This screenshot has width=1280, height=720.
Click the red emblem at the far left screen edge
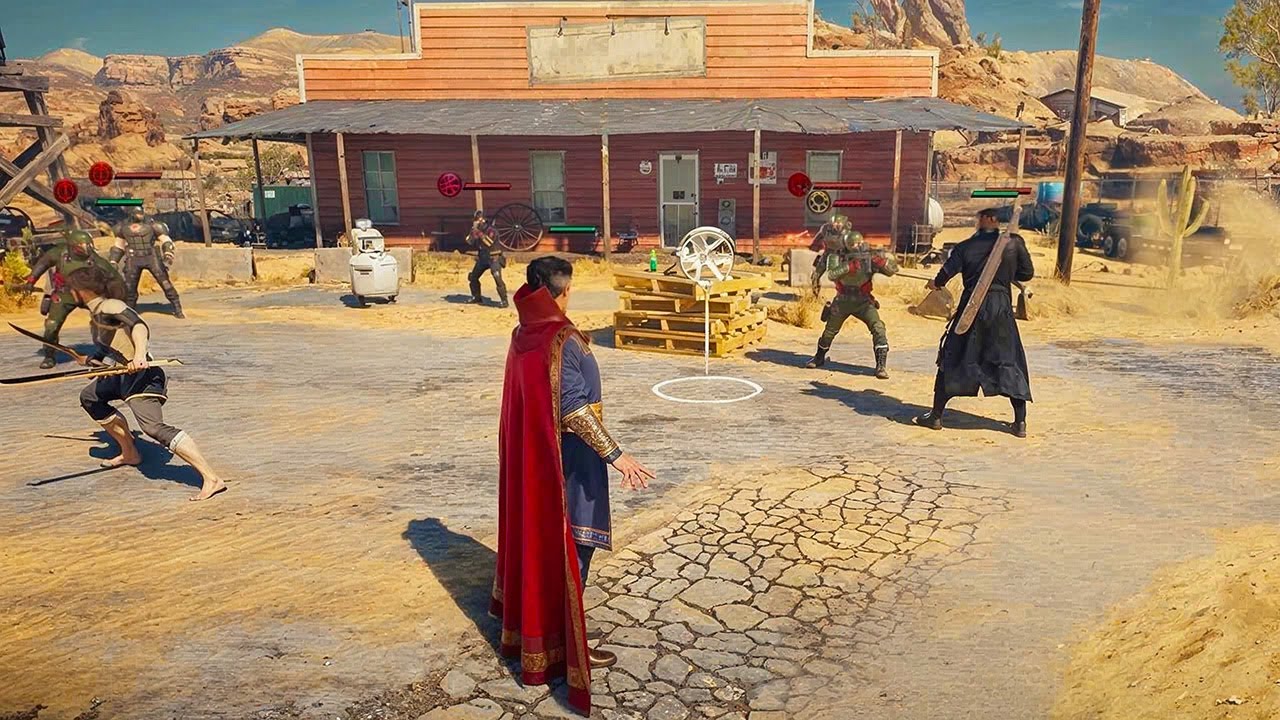65,191
